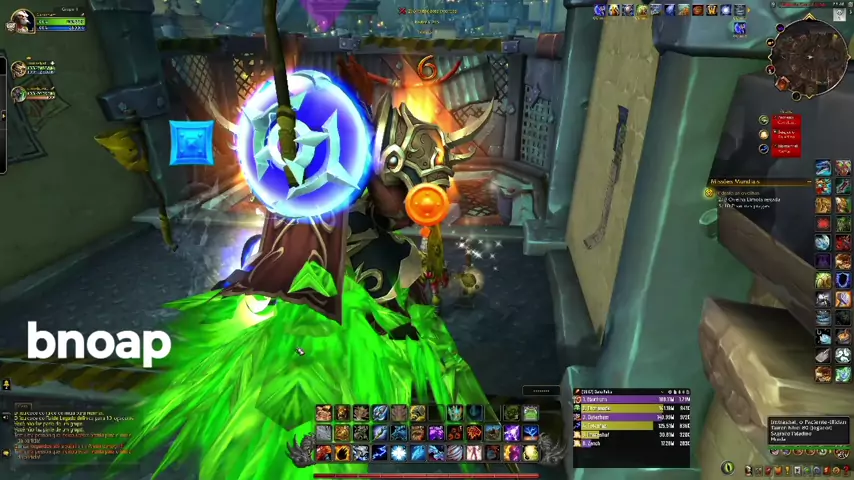Activate the yellow glowing orb ability
This screenshot has height=480, width=854.
pyautogui.click(x=531, y=453)
